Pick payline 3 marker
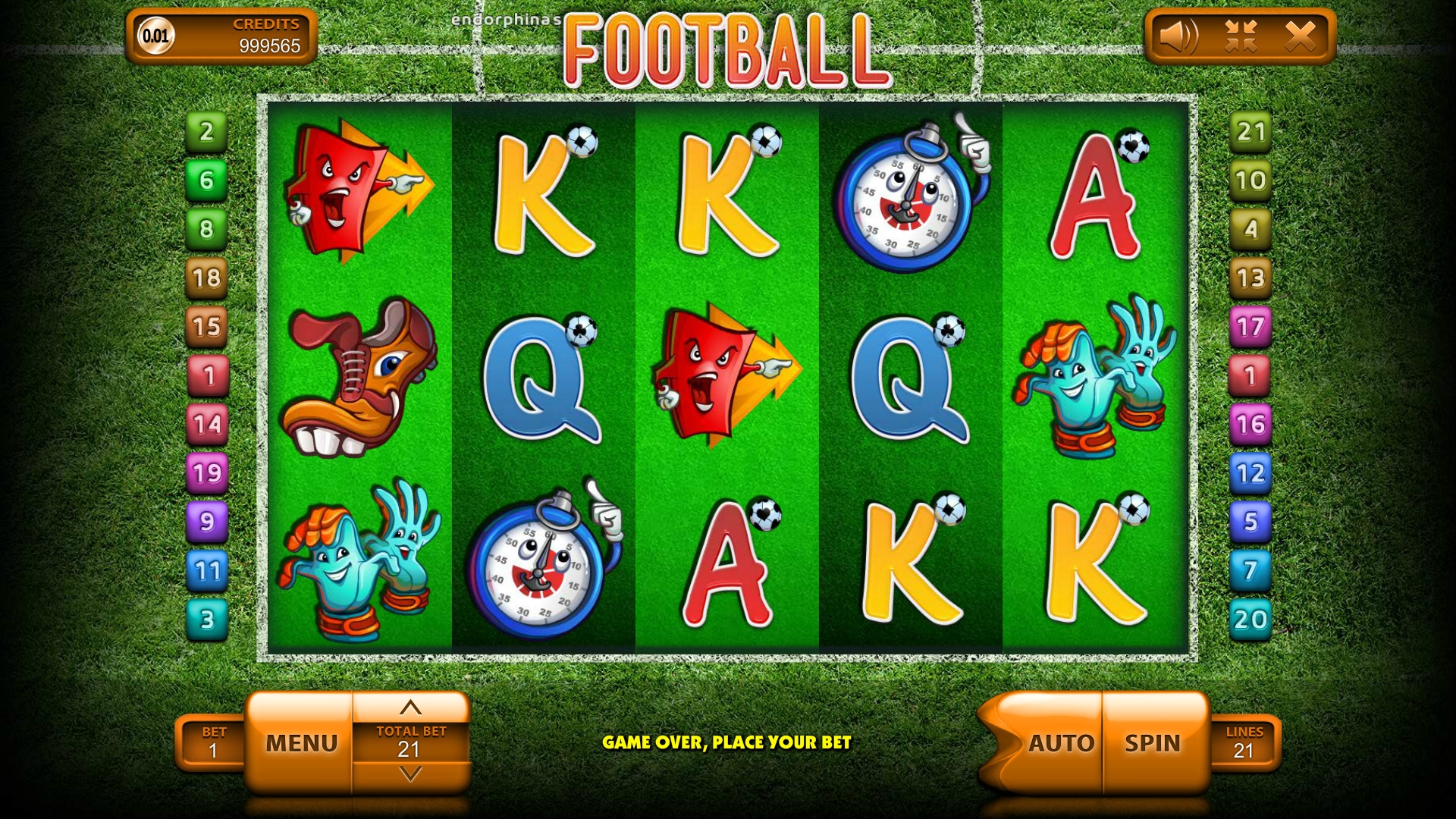This screenshot has height=819, width=1456. [x=207, y=619]
